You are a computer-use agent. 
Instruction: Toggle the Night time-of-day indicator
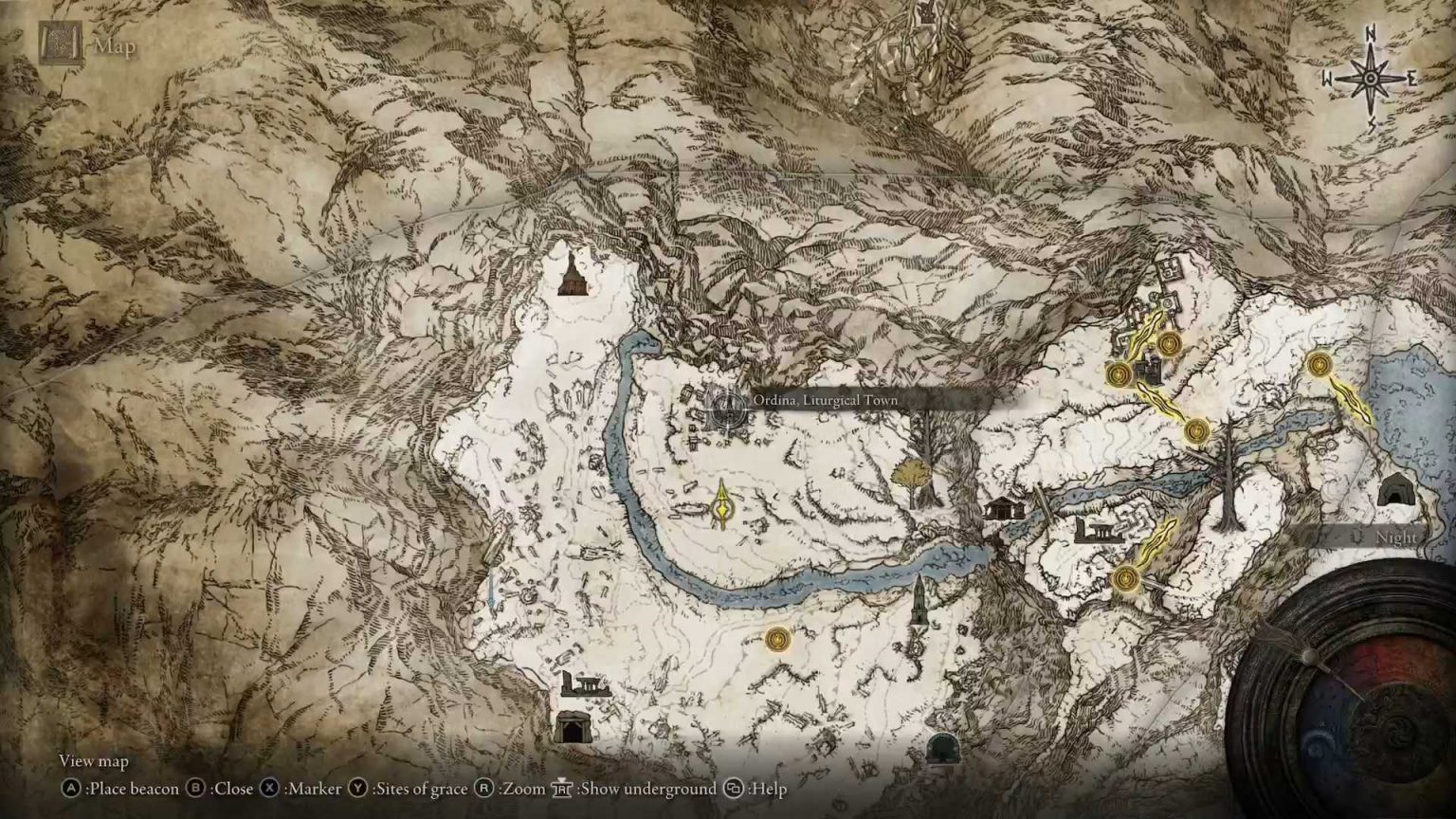click(1393, 537)
